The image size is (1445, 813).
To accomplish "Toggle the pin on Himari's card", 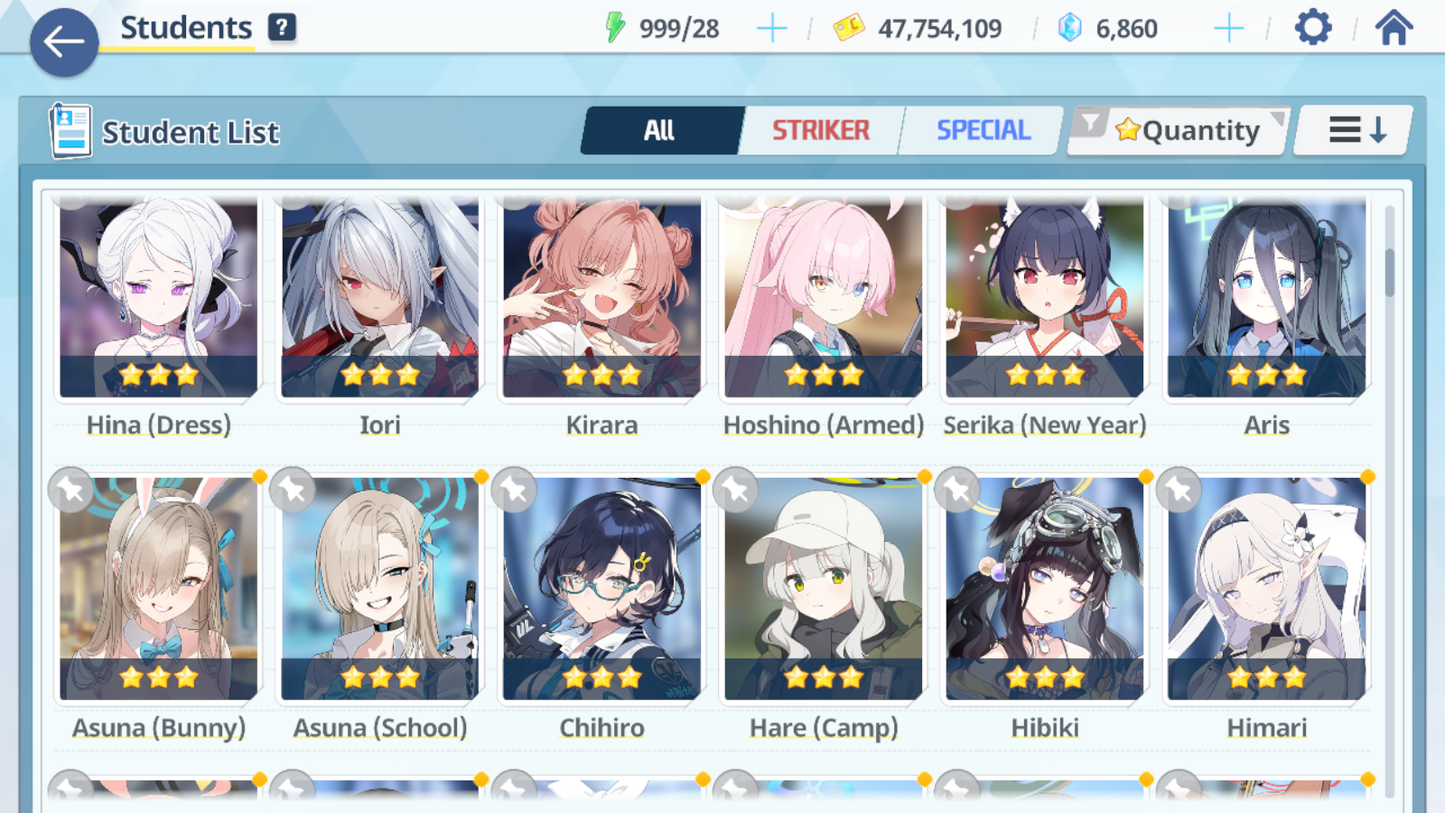I will (x=1179, y=490).
